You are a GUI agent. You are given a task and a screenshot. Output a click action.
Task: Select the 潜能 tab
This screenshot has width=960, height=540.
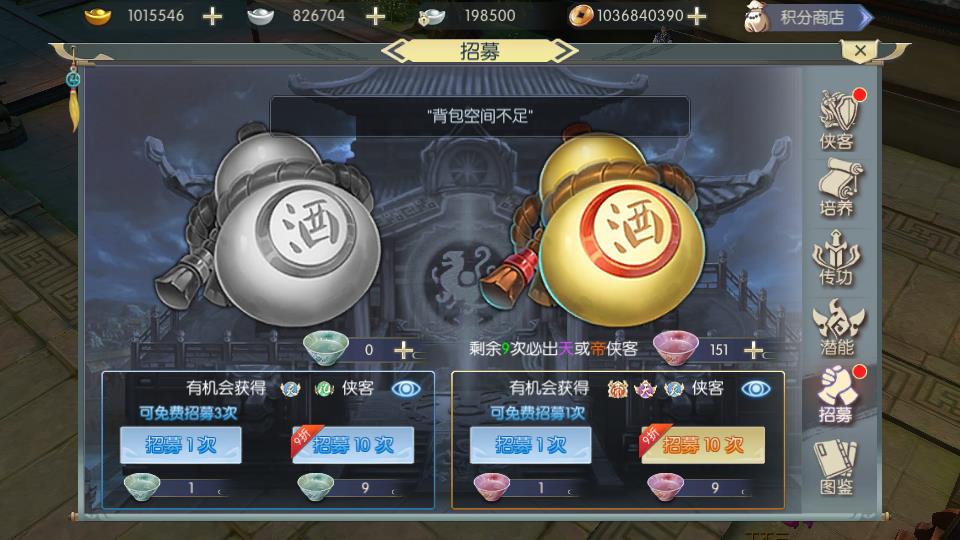[x=837, y=326]
